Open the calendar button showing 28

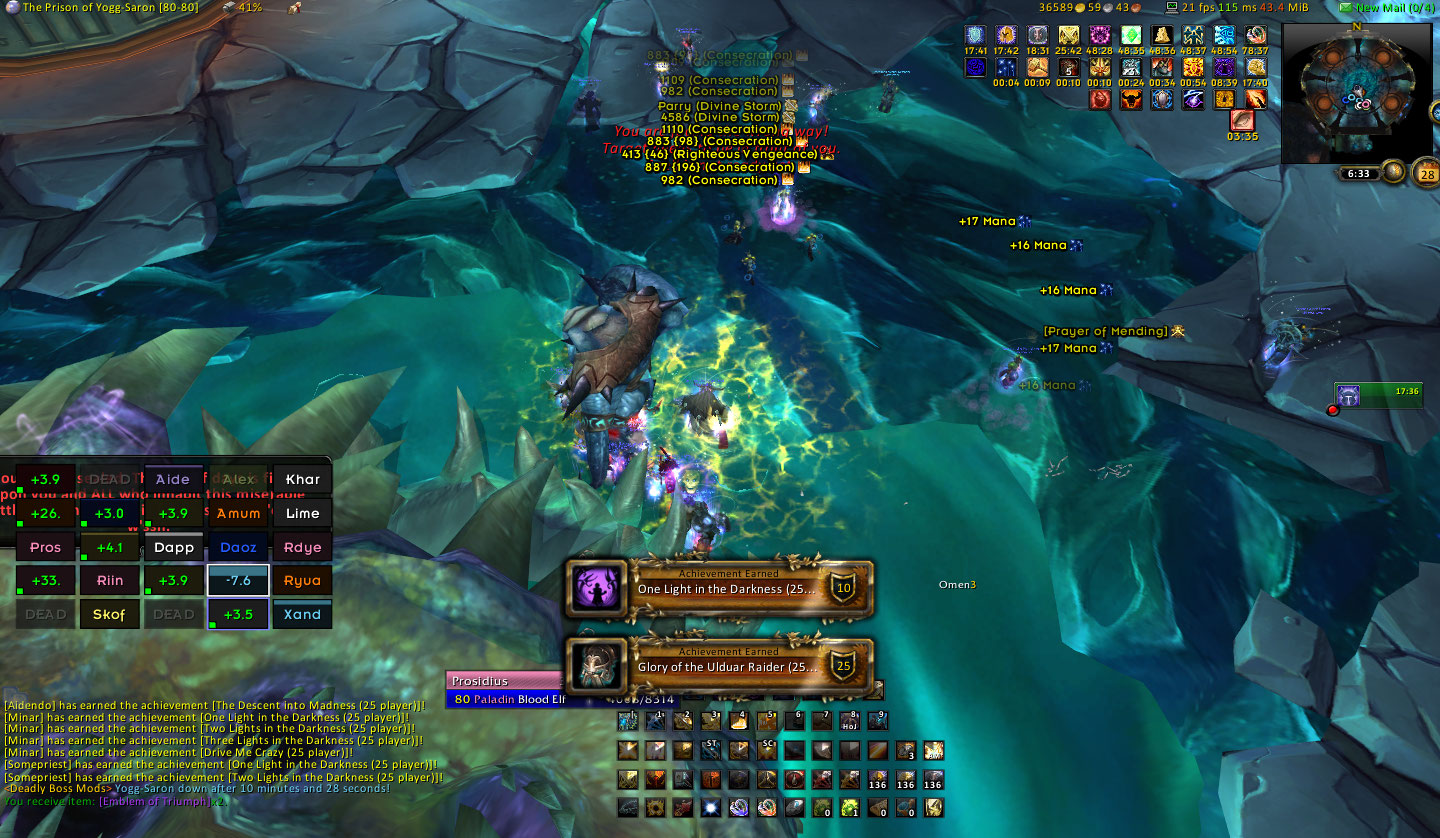[x=1424, y=175]
